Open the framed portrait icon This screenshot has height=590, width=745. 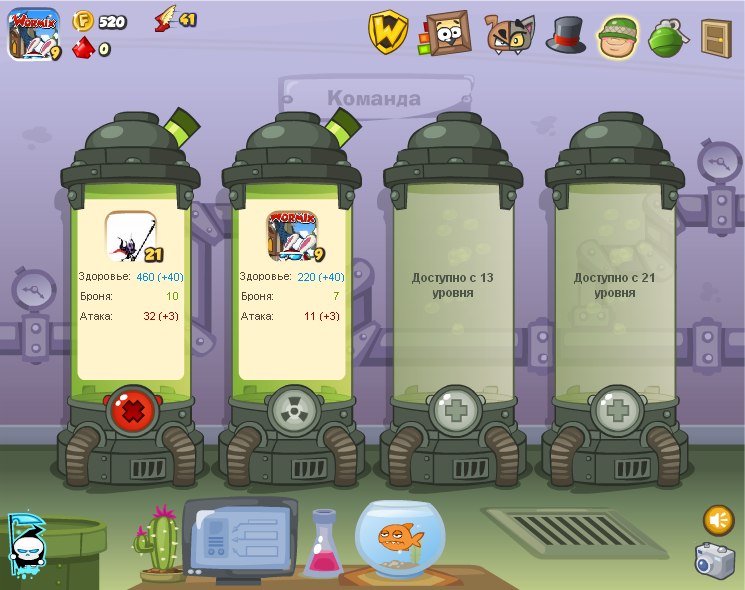tap(447, 33)
